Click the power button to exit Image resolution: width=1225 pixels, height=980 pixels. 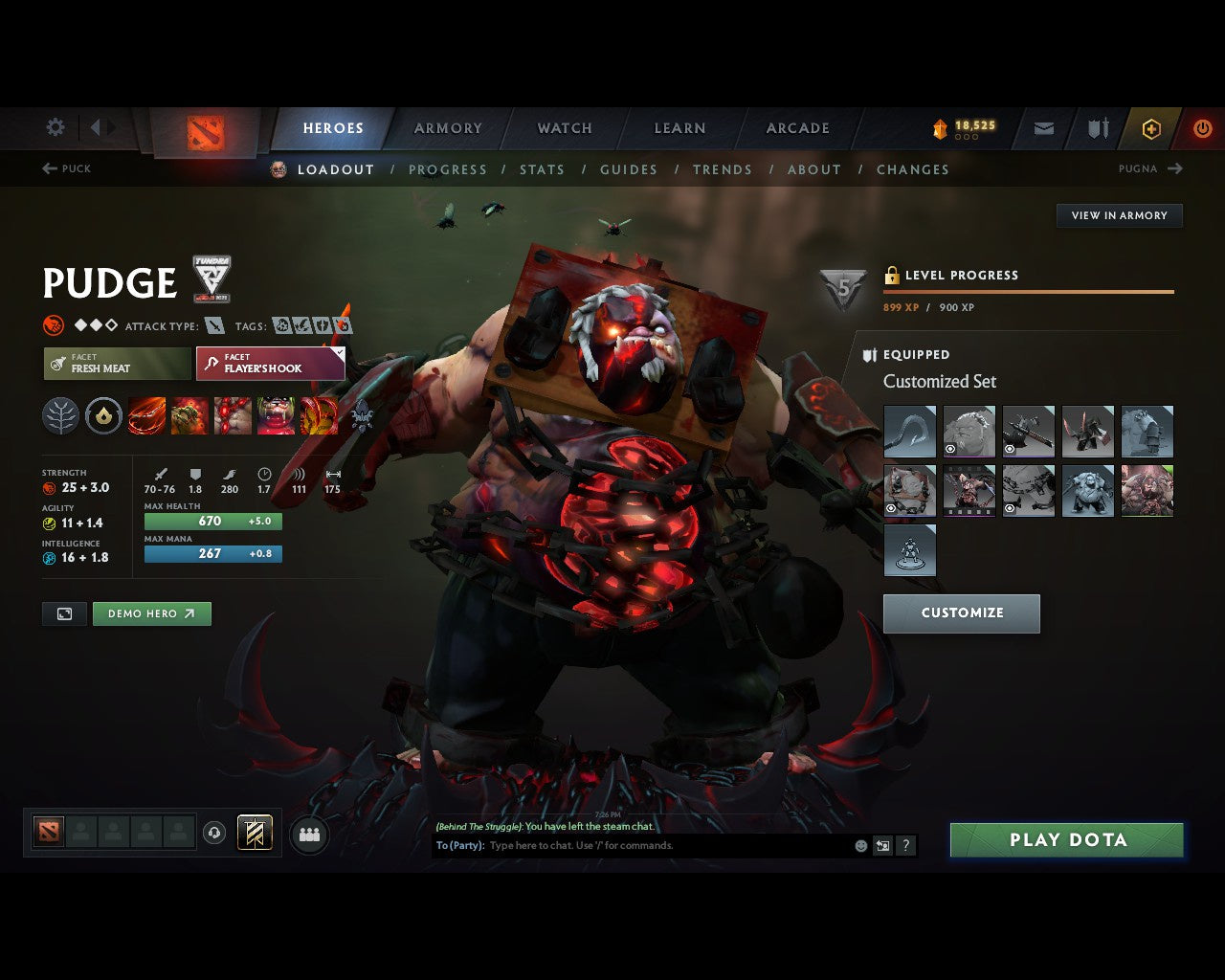1203,127
